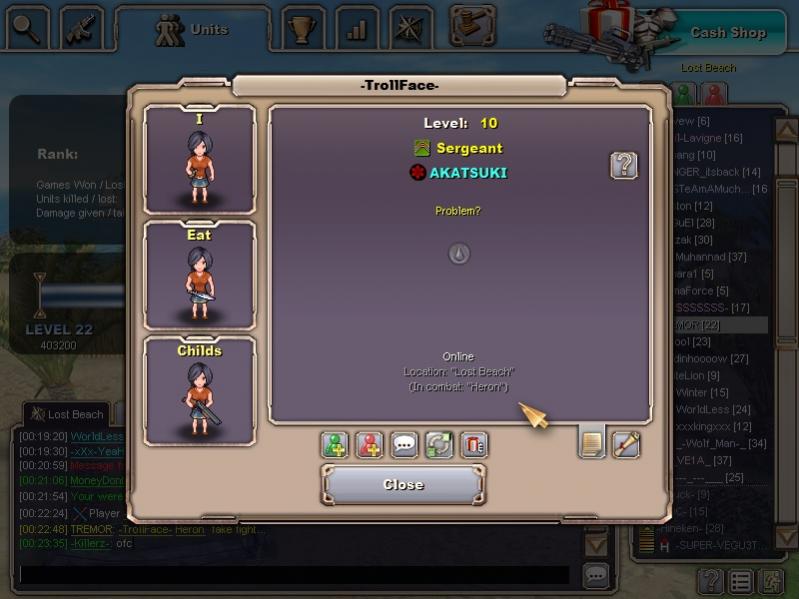
Task: Show the trophy achievements tab
Action: click(x=301, y=29)
